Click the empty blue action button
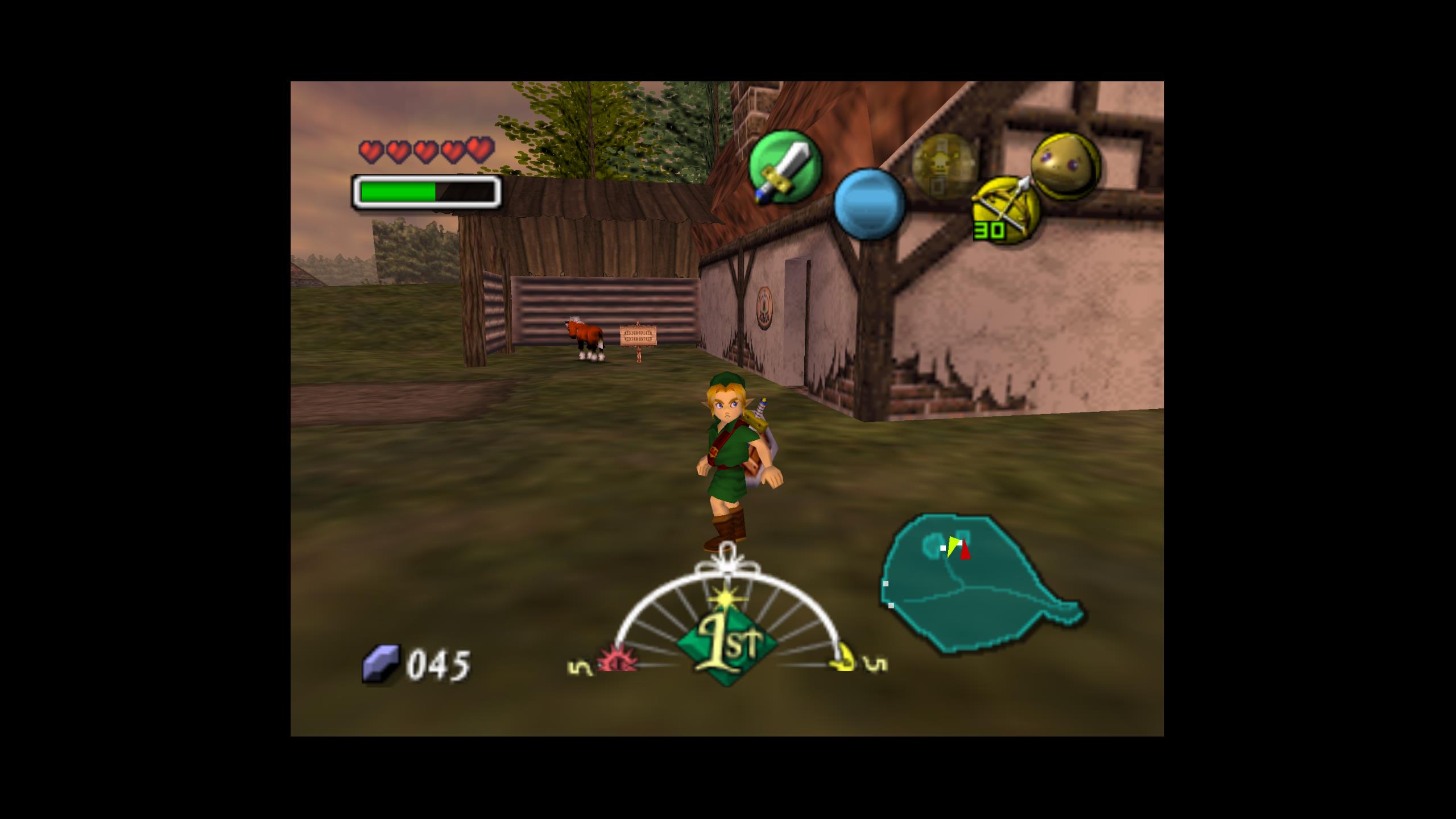 point(870,204)
